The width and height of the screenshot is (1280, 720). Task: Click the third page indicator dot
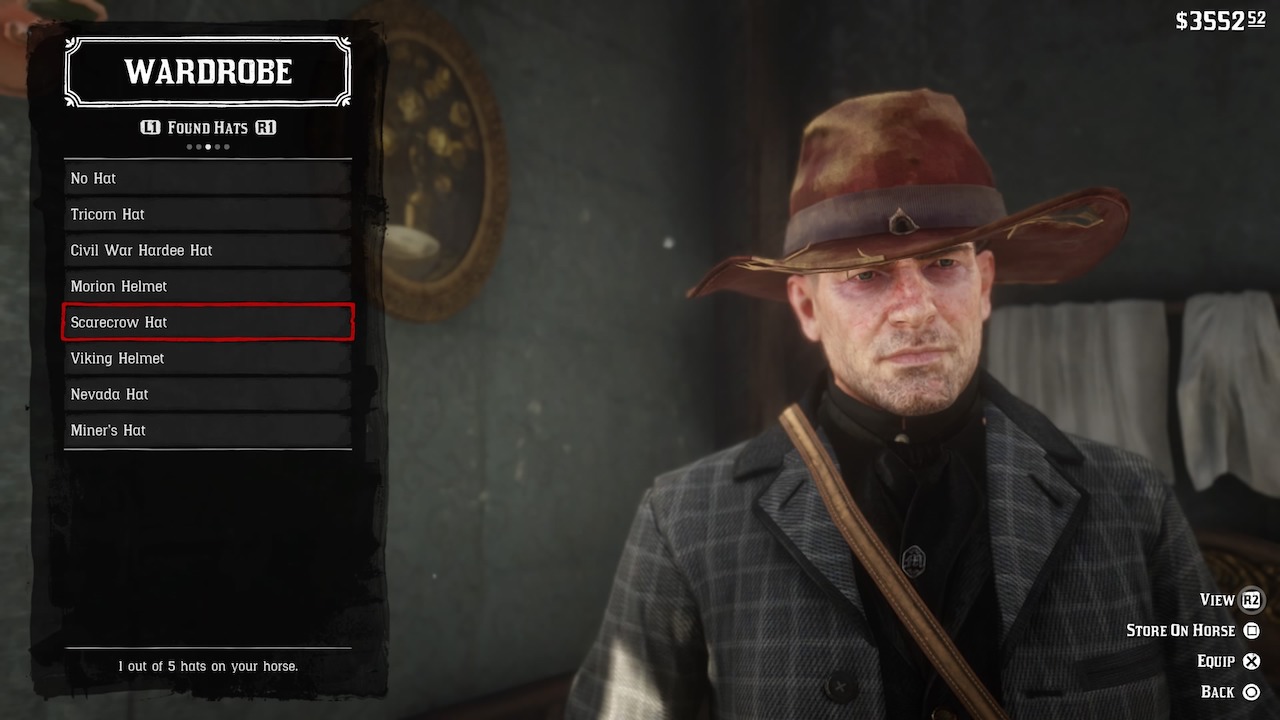[208, 147]
